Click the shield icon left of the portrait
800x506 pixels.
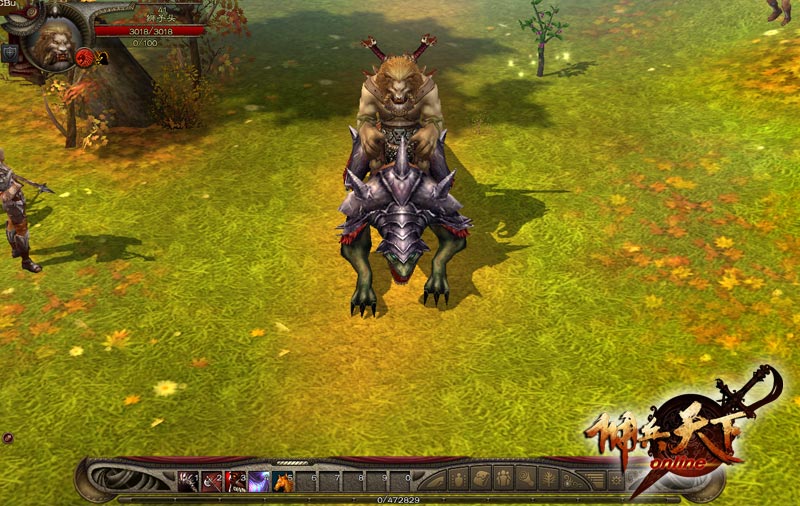coord(9,53)
